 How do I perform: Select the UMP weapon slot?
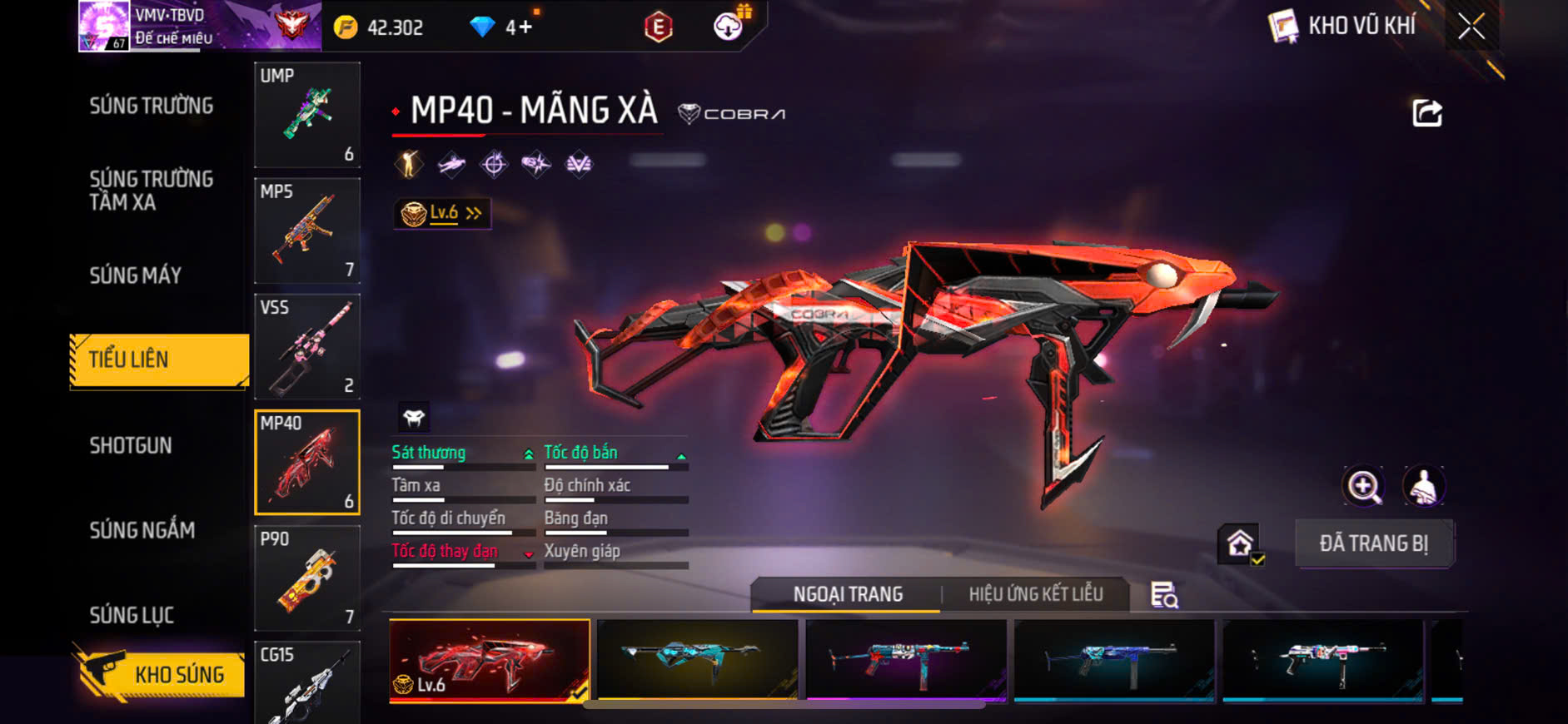[307, 115]
